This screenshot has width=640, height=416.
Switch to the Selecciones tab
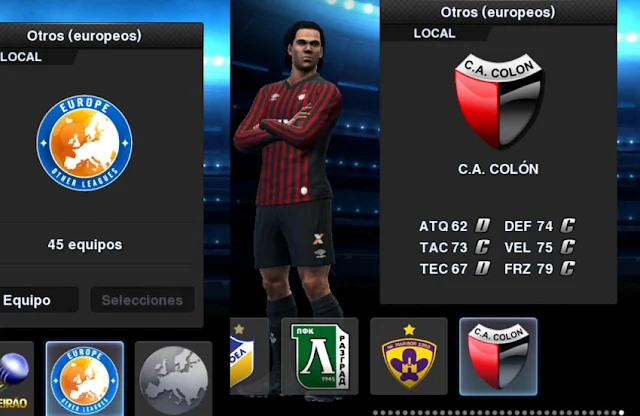click(142, 300)
